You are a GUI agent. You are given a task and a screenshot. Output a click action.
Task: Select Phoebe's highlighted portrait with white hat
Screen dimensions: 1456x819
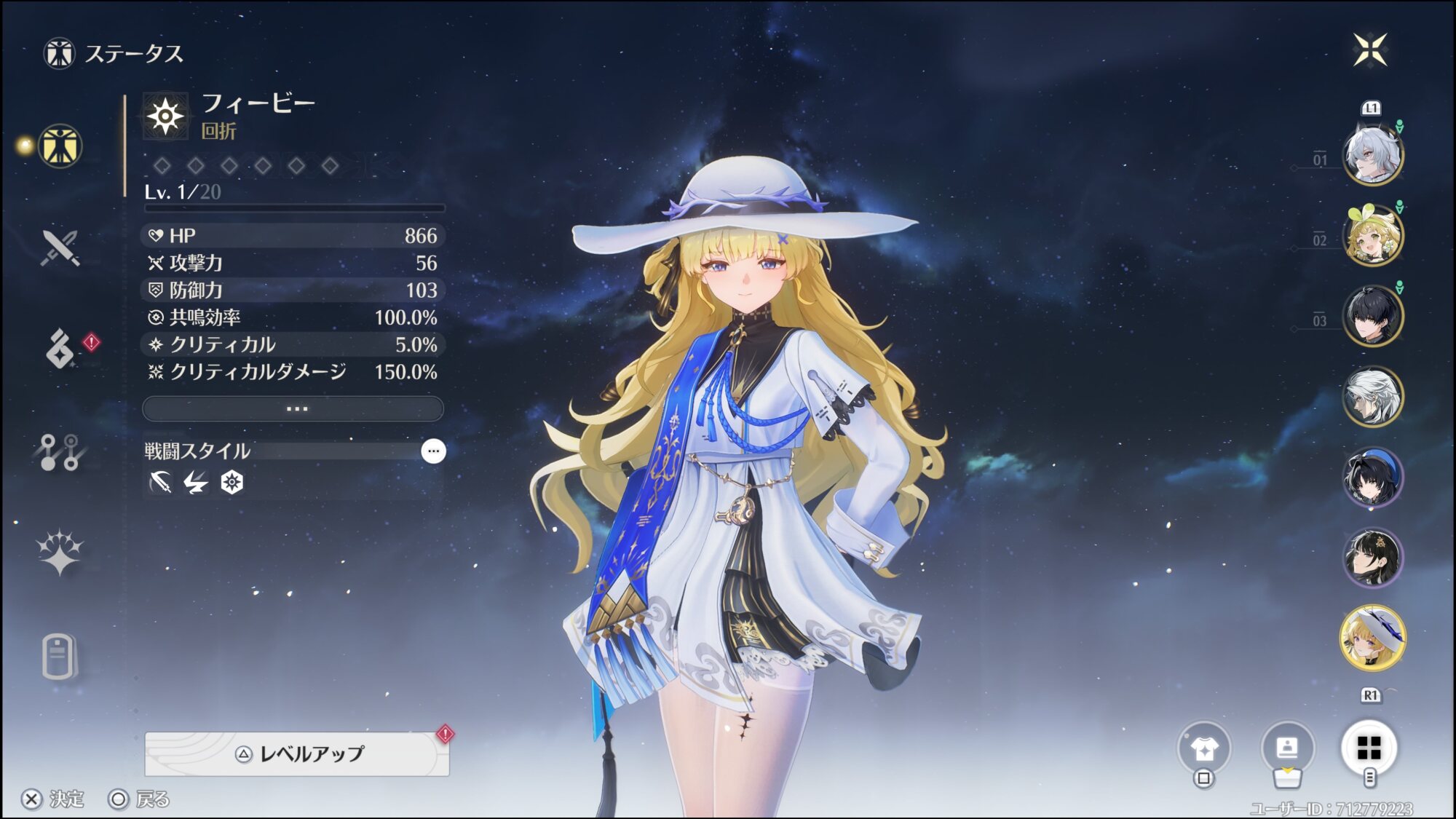[1372, 638]
